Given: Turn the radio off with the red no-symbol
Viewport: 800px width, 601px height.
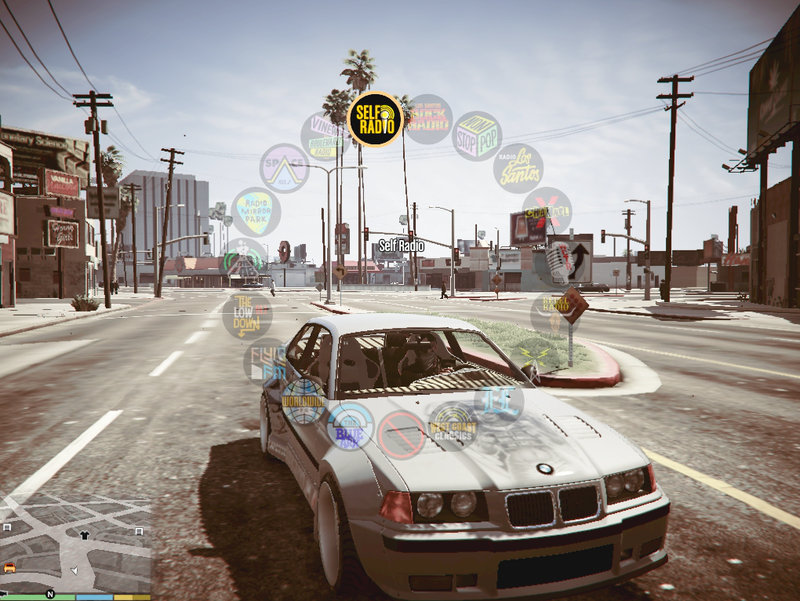Looking at the screenshot, I should coord(402,435).
